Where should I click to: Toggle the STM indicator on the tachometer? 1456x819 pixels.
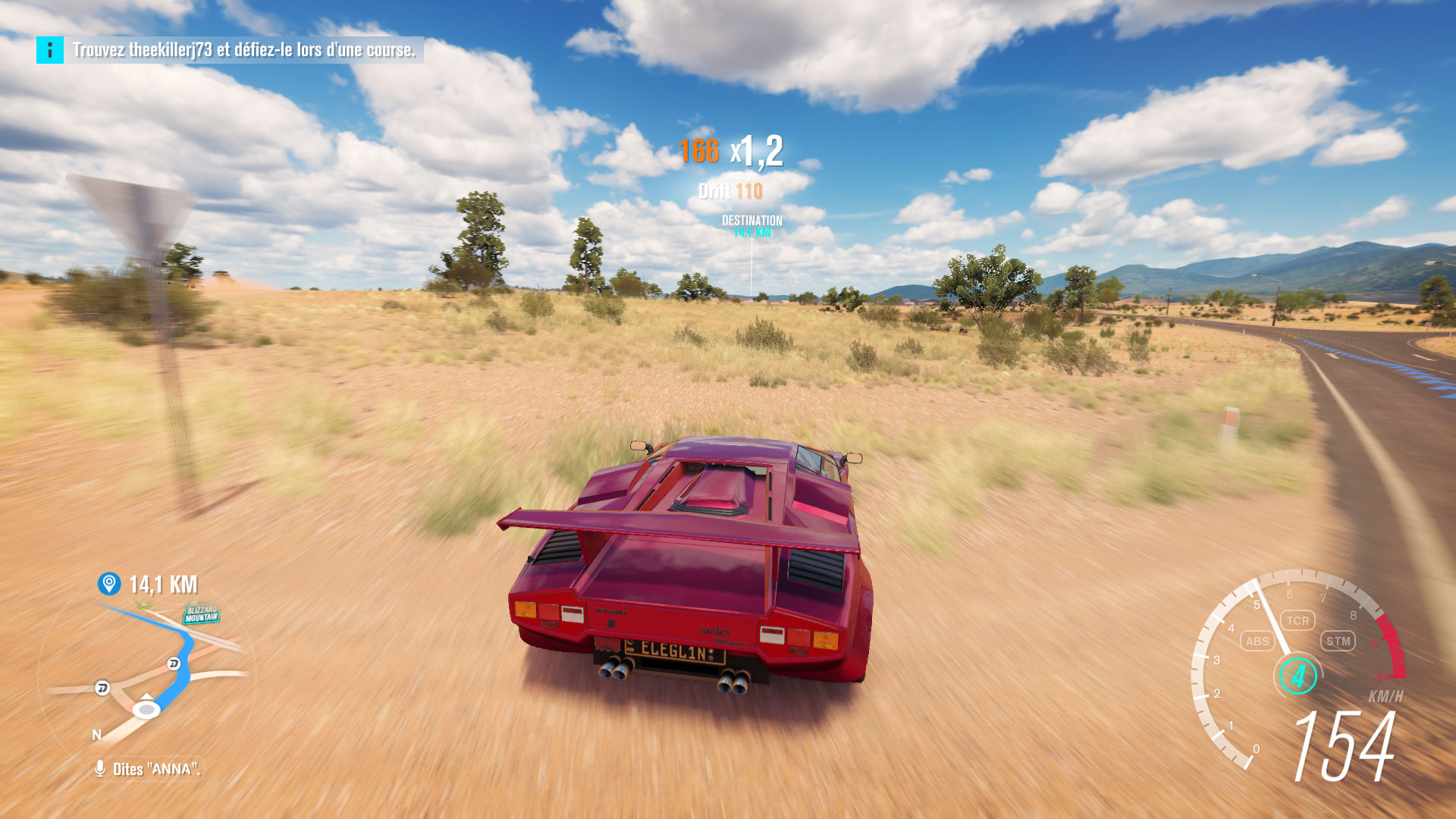[x=1338, y=642]
